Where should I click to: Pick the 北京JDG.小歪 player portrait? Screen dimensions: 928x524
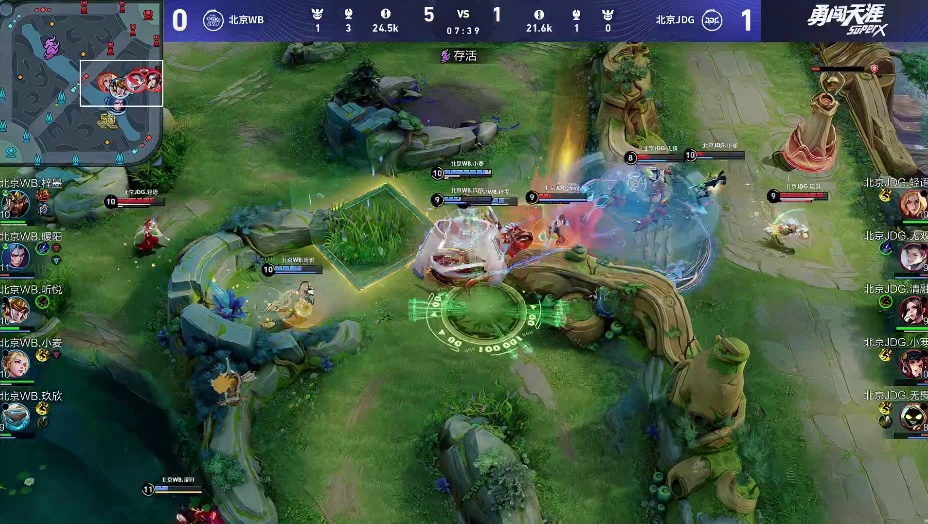tap(913, 364)
